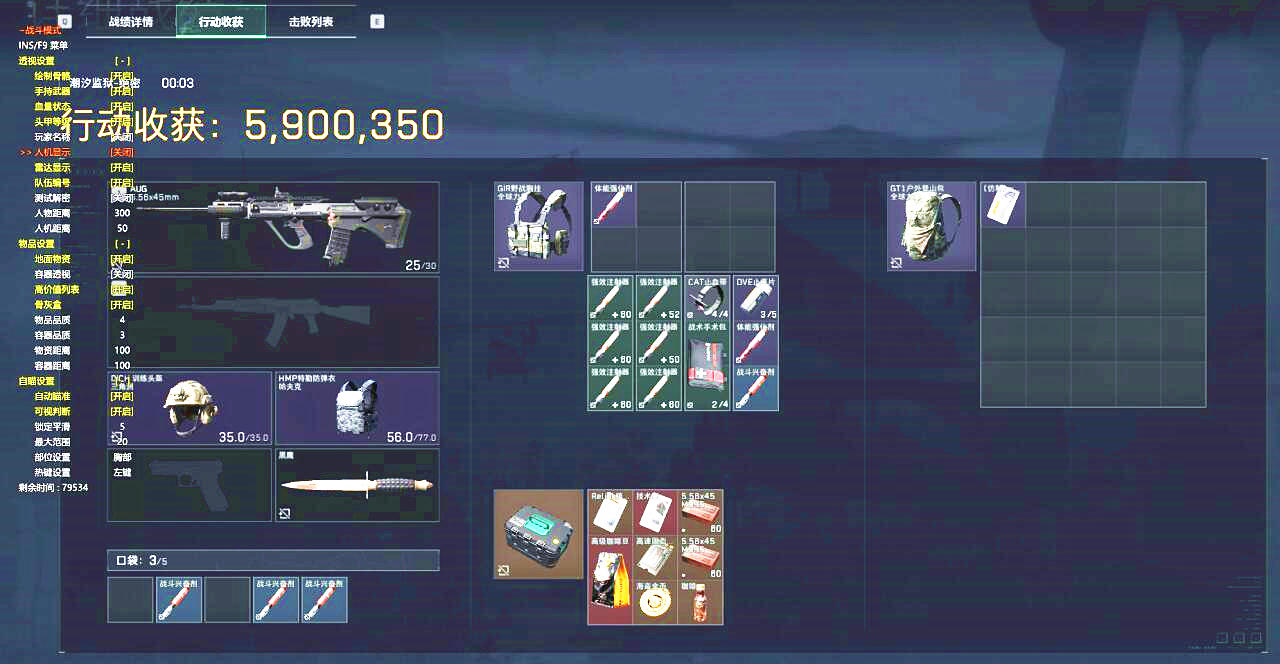Select the DVE item showing 3/5
This screenshot has width=1280, height=664.
[755, 298]
